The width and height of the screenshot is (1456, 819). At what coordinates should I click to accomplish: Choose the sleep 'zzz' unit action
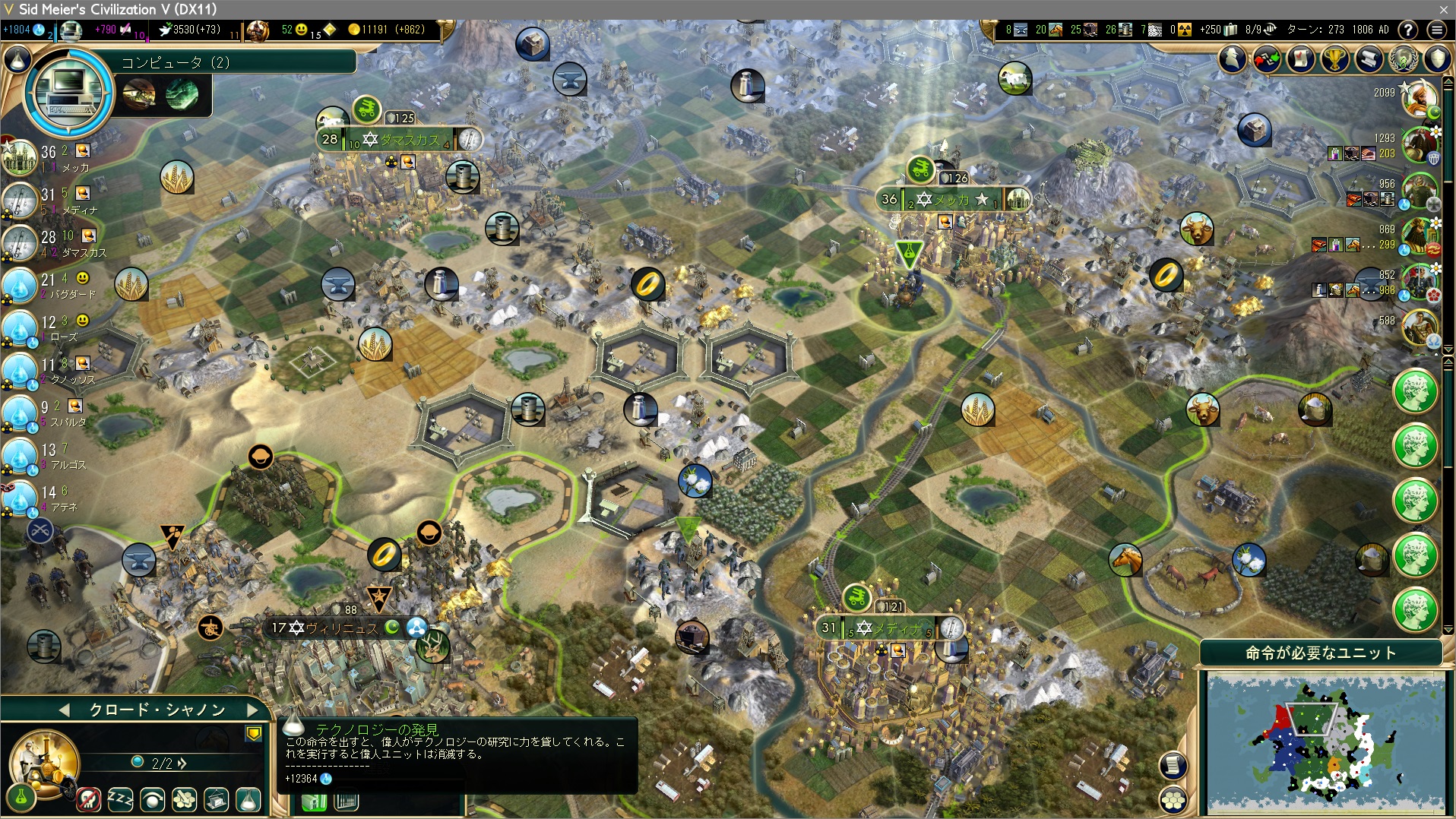click(x=120, y=798)
